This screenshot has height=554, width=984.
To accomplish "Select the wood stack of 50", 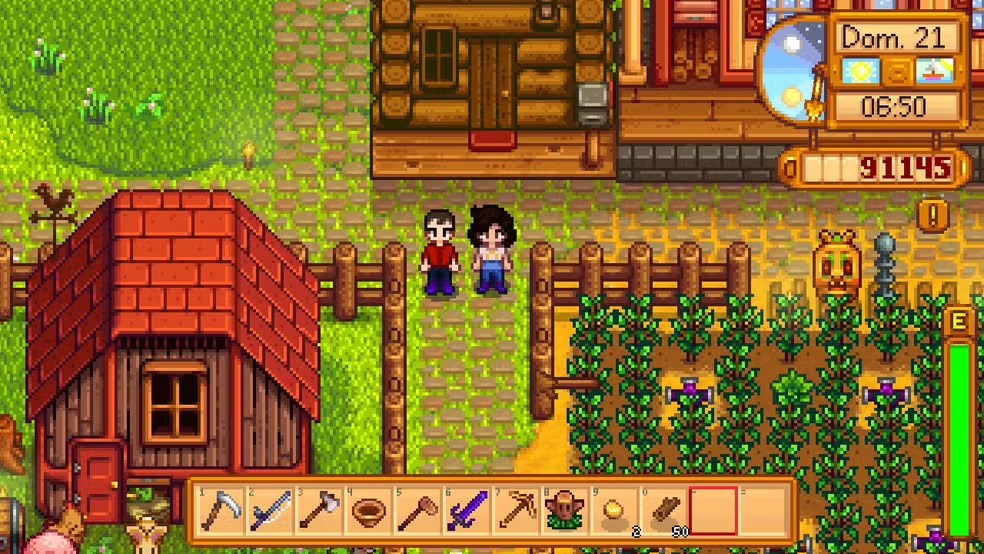I will (x=662, y=512).
